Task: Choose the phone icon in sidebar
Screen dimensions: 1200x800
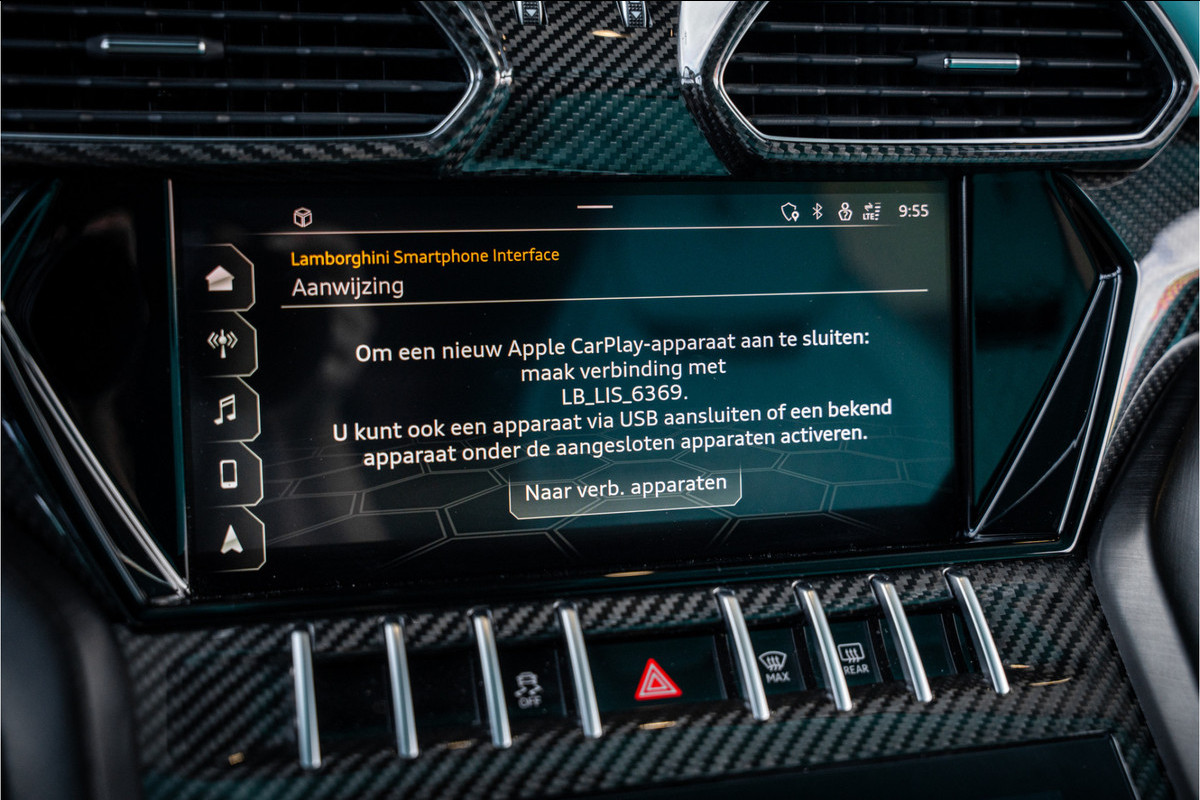Action: pyautogui.click(x=228, y=473)
